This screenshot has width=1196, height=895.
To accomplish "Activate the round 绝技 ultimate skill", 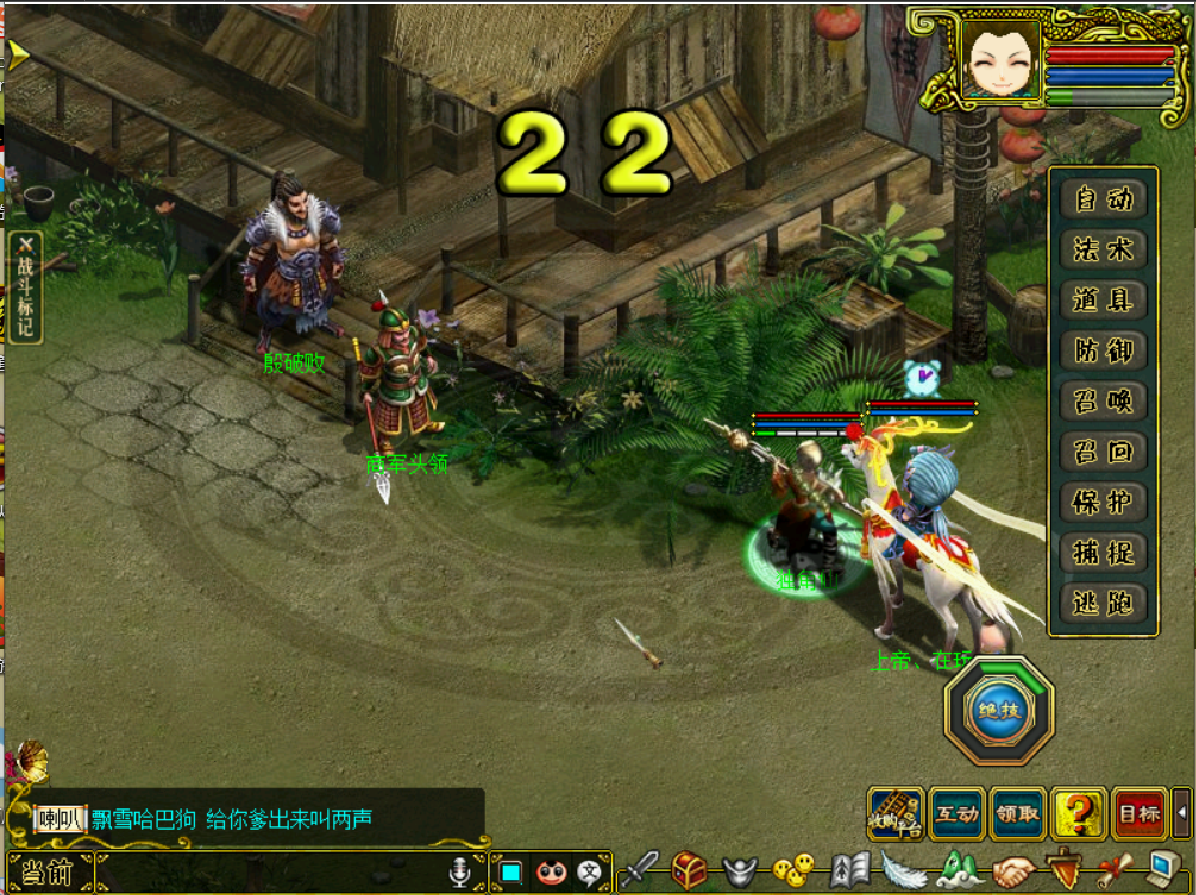I will pos(997,709).
